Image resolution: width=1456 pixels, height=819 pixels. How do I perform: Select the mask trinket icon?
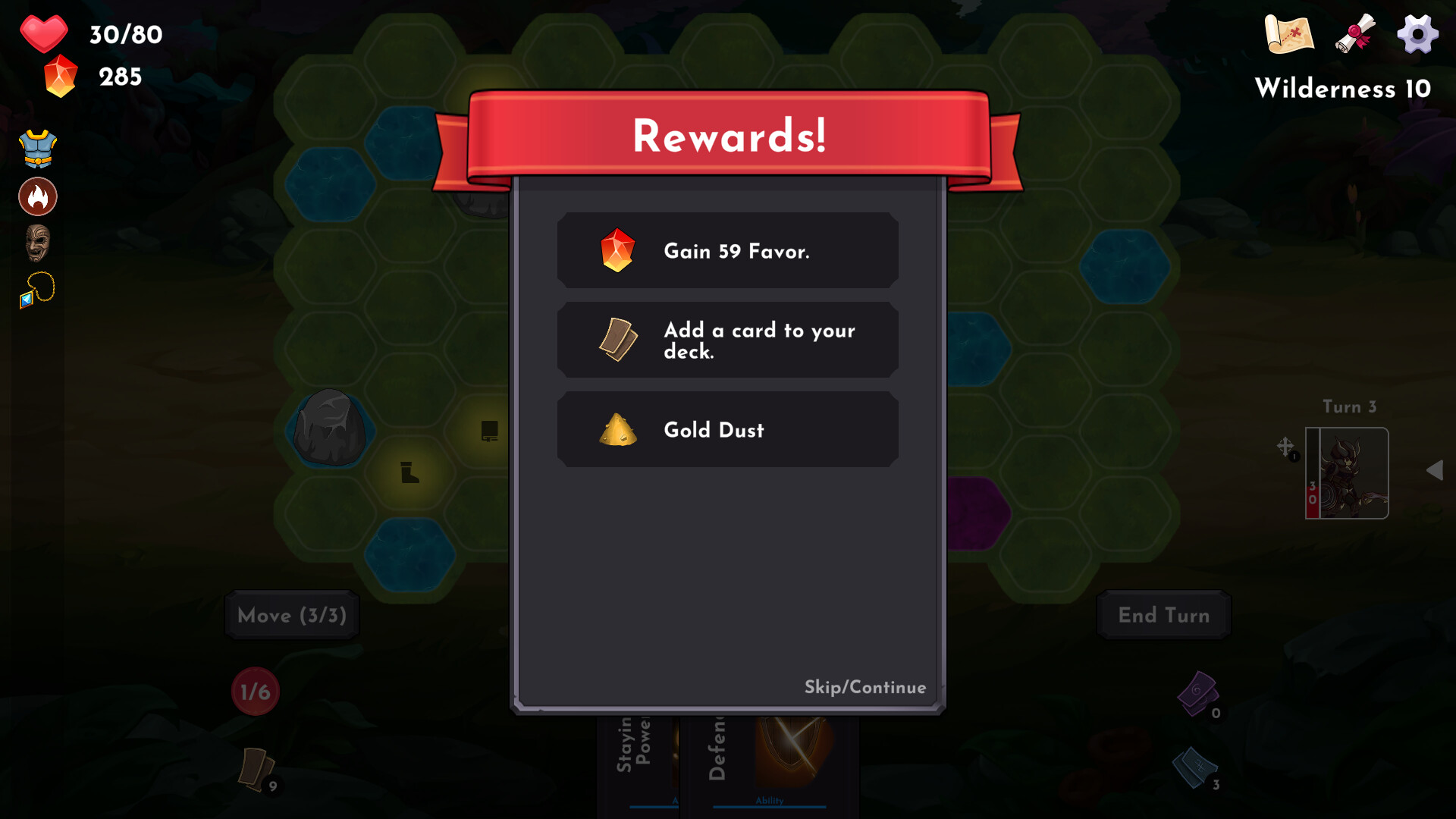tap(38, 243)
